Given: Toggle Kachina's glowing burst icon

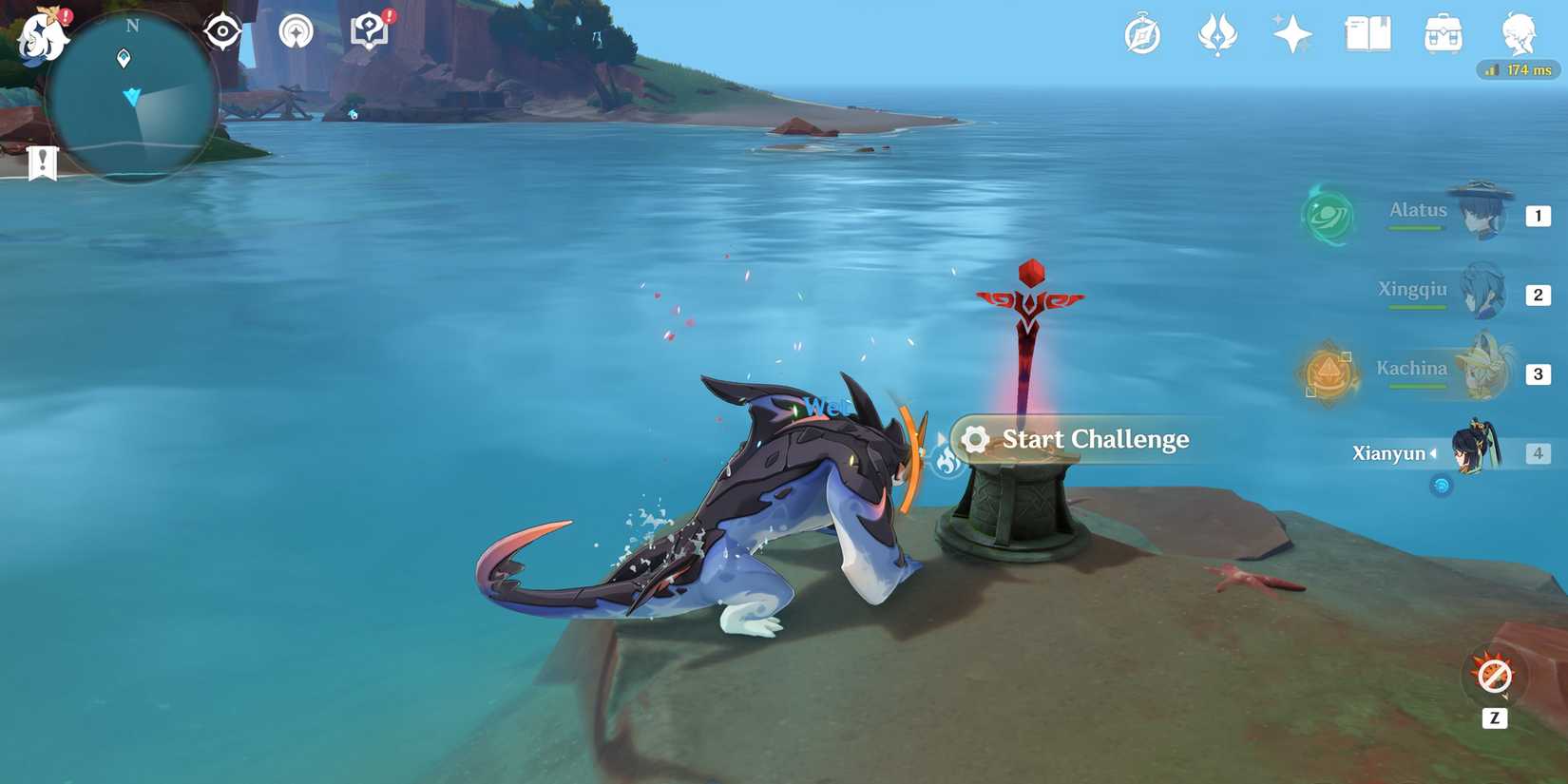Looking at the screenshot, I should click(x=1328, y=373).
